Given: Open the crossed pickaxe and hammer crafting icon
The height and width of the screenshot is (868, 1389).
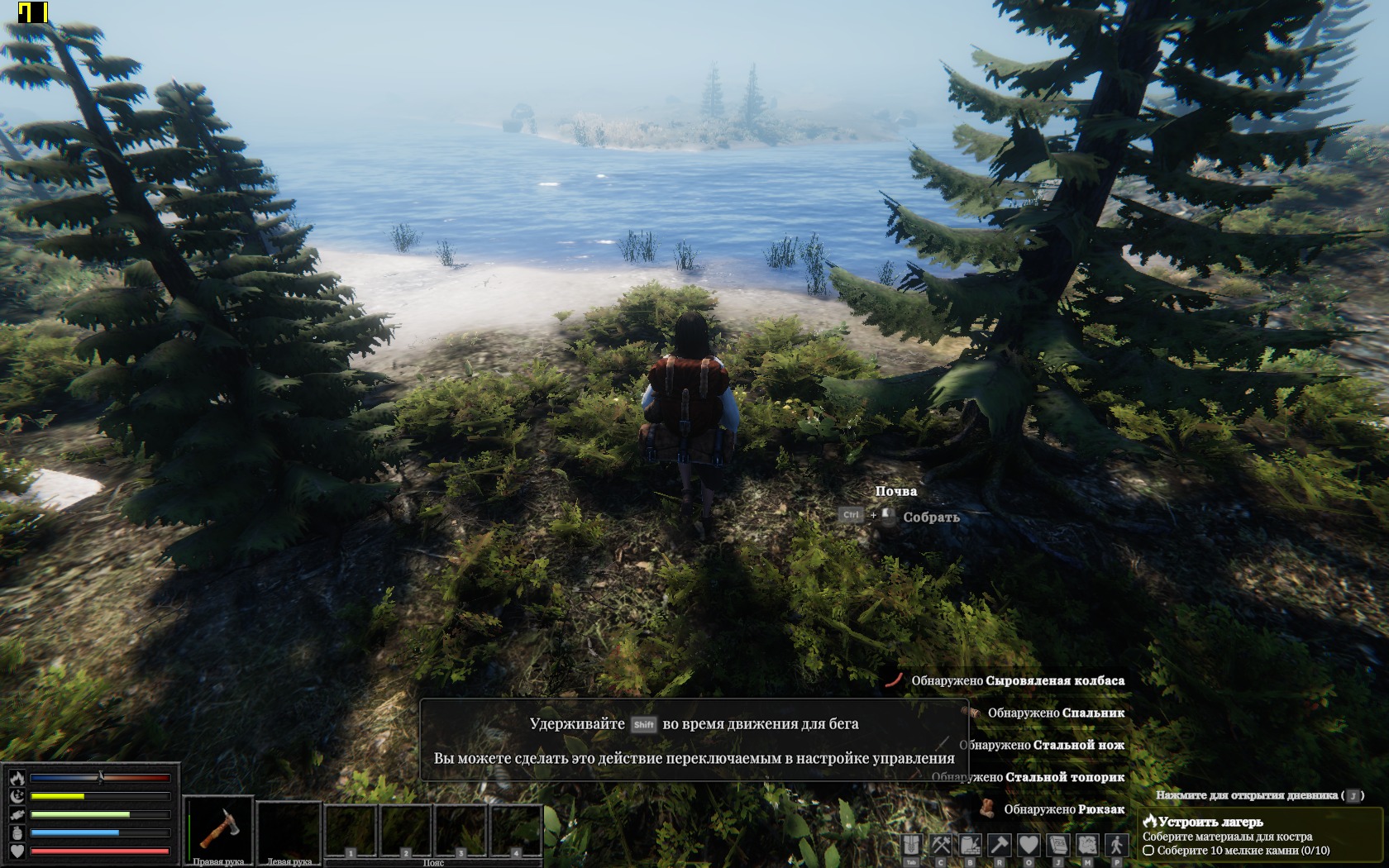Looking at the screenshot, I should 941,845.
